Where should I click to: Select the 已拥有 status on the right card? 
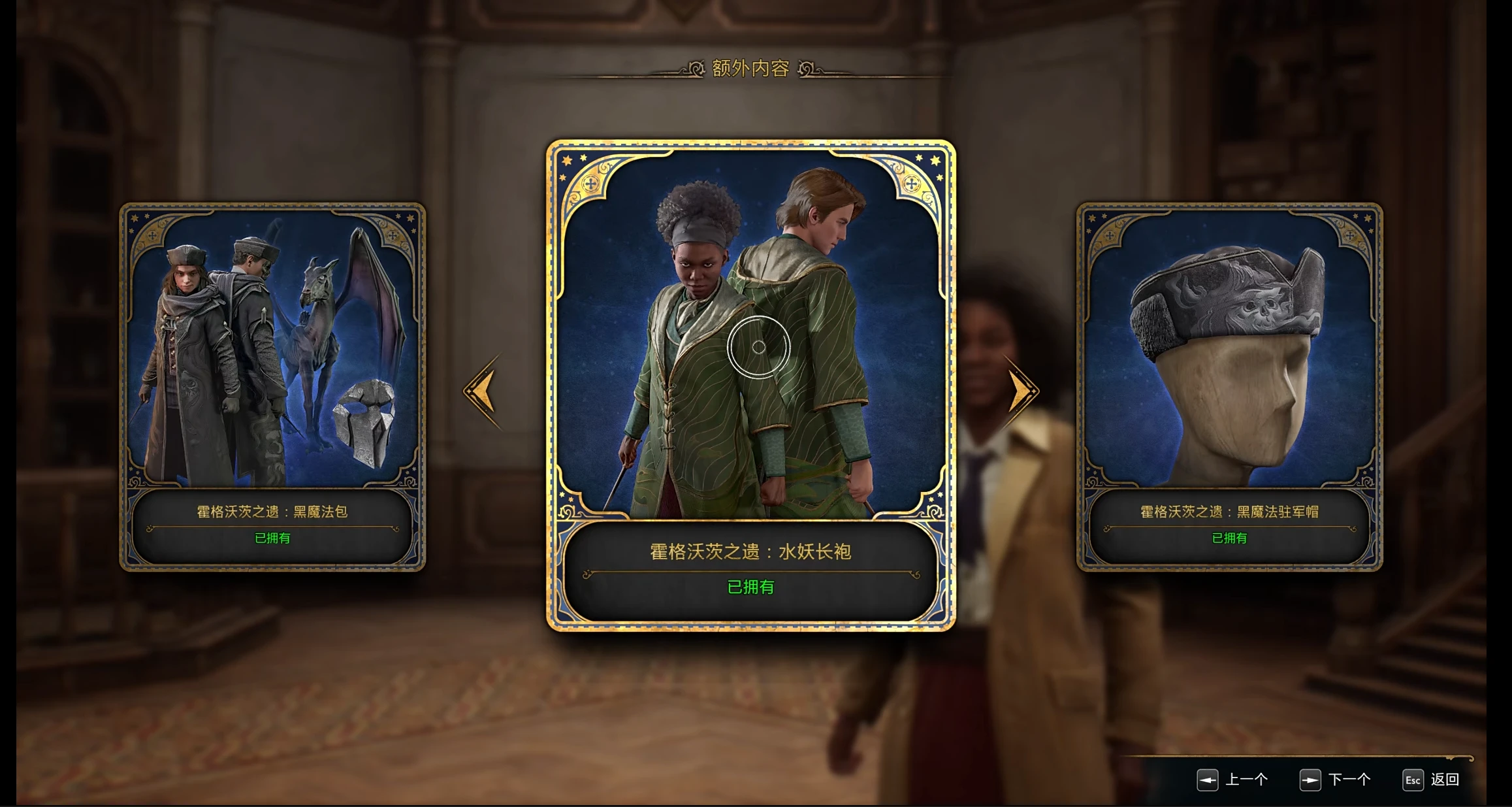(1230, 538)
